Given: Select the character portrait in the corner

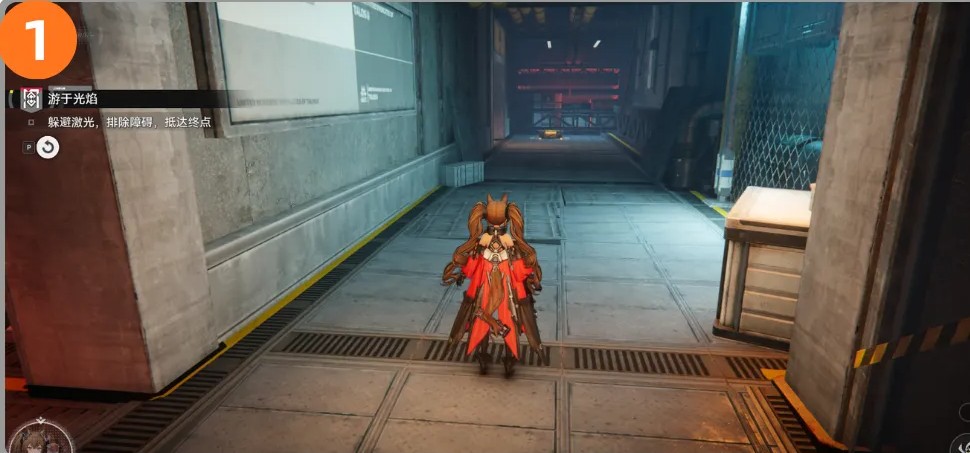Looking at the screenshot, I should pos(40,438).
